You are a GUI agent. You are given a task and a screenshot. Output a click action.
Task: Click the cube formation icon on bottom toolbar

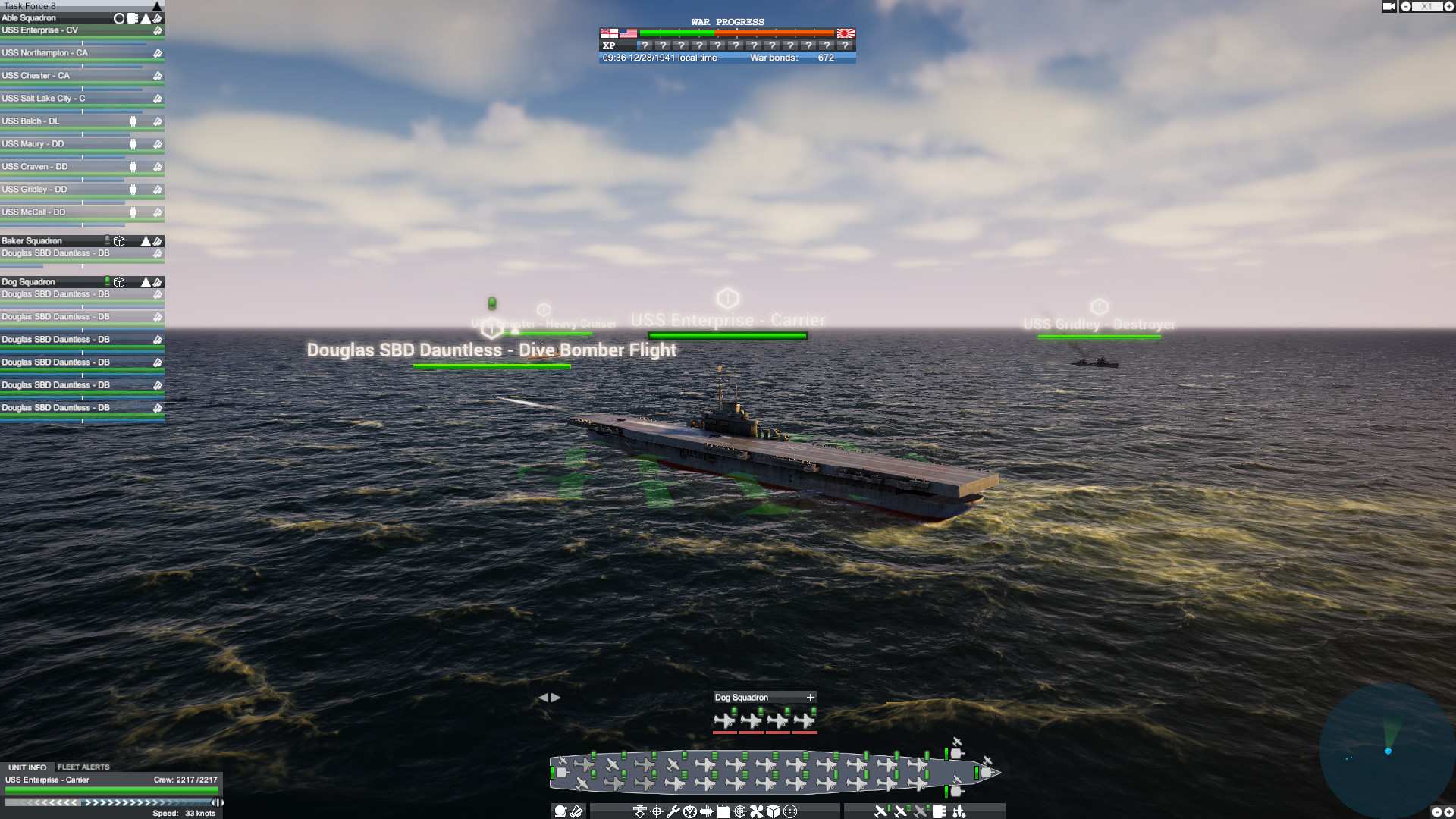tap(772, 811)
